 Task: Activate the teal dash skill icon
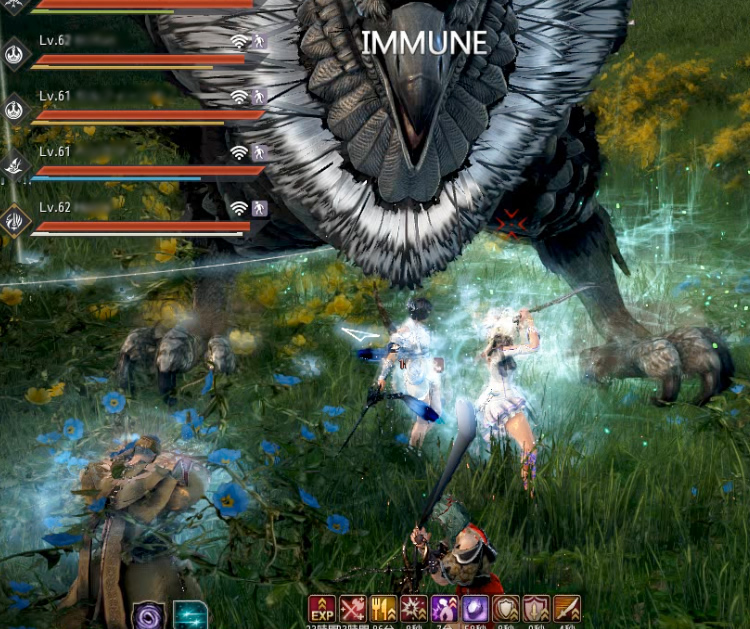(x=188, y=615)
